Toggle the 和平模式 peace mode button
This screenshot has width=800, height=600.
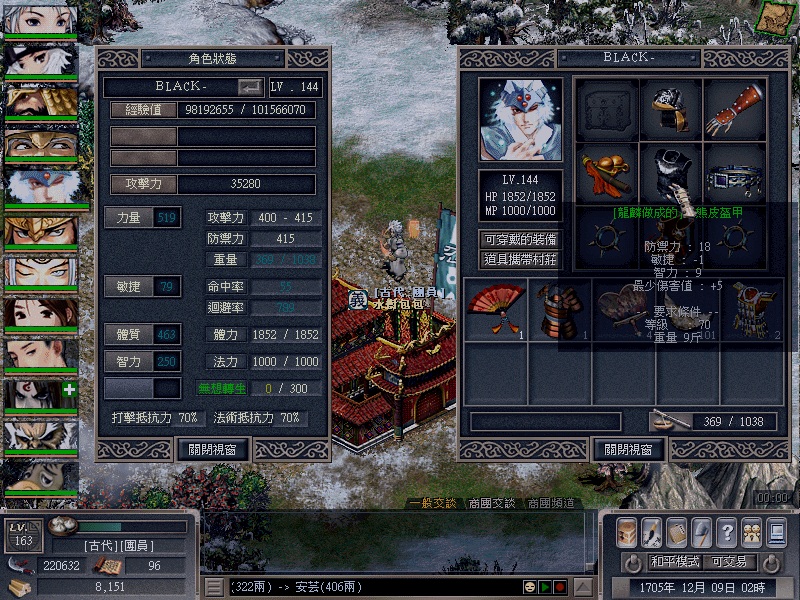[x=677, y=561]
